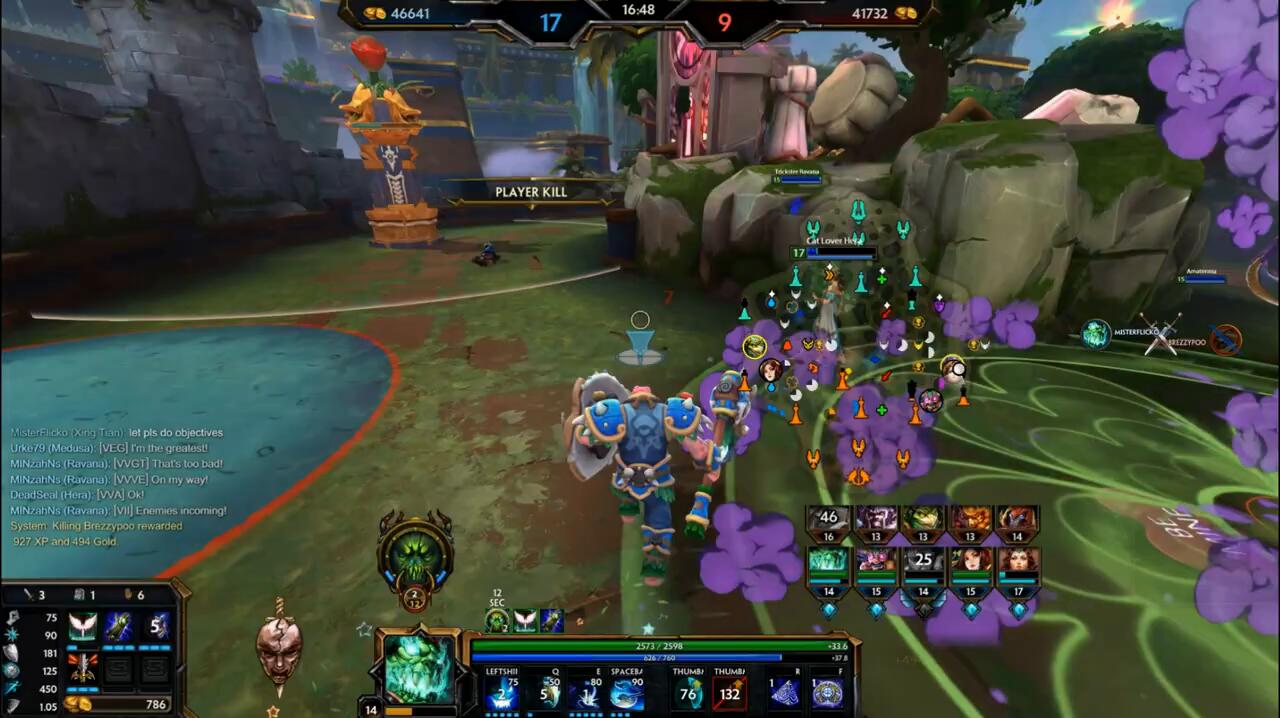Select the green frog-faced enemy portrait
Screen dimensions: 1280x718
pyautogui.click(x=923, y=519)
